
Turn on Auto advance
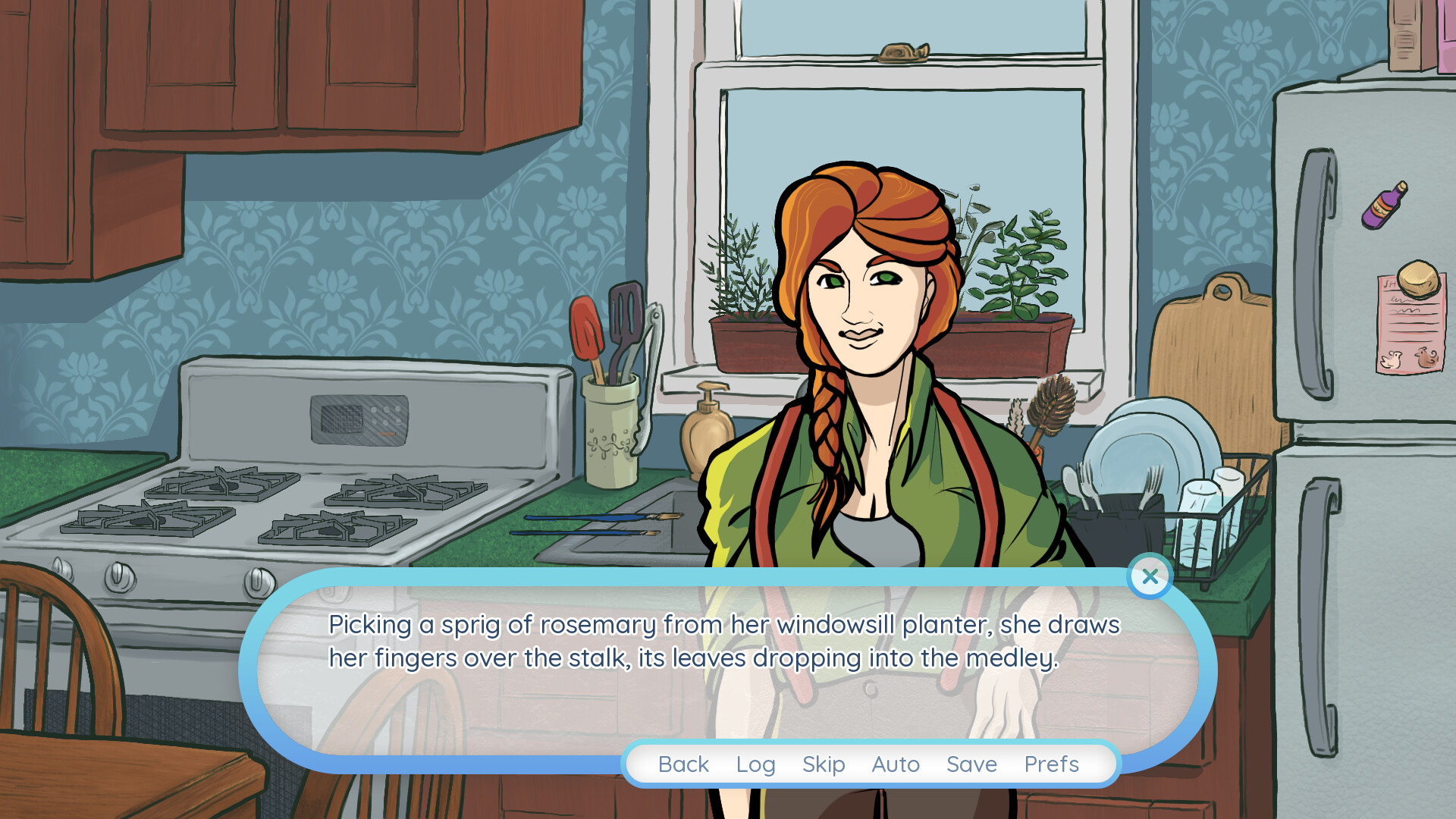click(x=896, y=764)
